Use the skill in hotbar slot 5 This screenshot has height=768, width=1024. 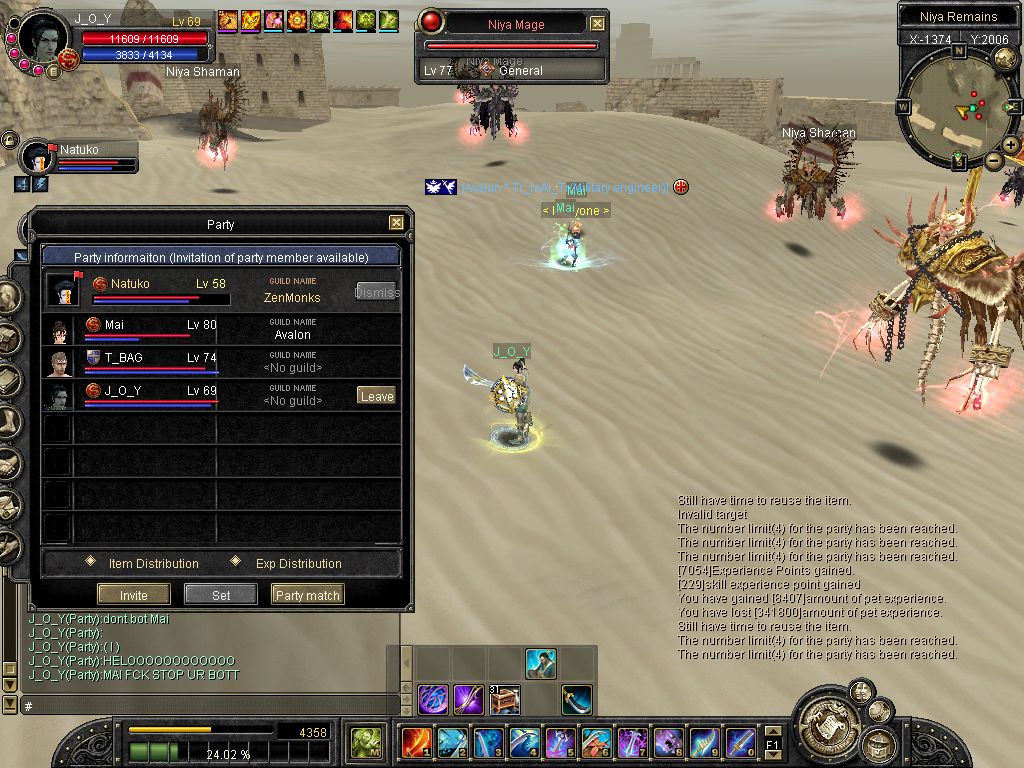click(x=560, y=743)
